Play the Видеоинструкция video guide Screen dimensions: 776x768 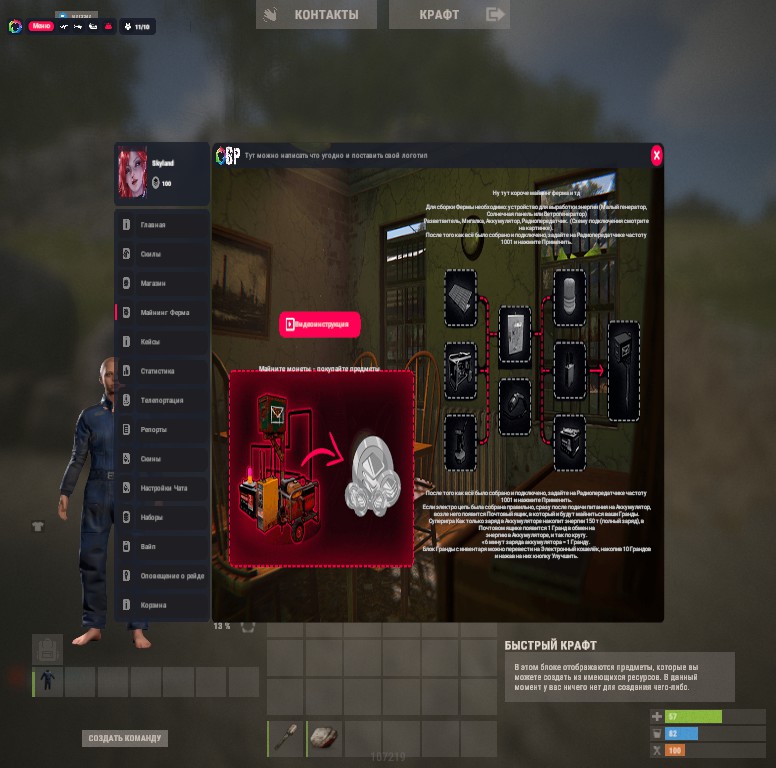tap(319, 324)
